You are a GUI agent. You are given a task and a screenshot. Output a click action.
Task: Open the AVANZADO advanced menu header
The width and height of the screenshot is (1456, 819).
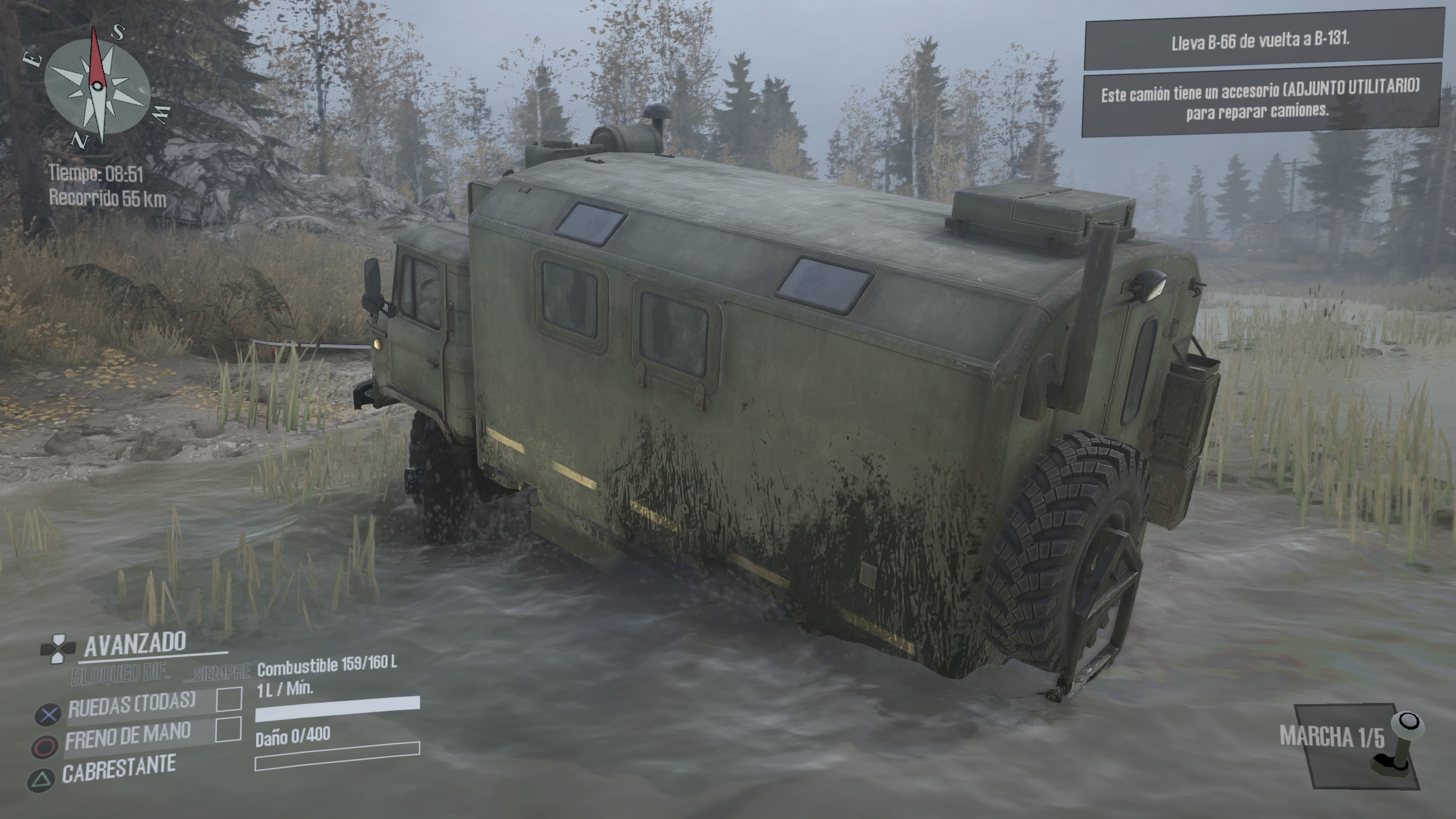point(135,644)
